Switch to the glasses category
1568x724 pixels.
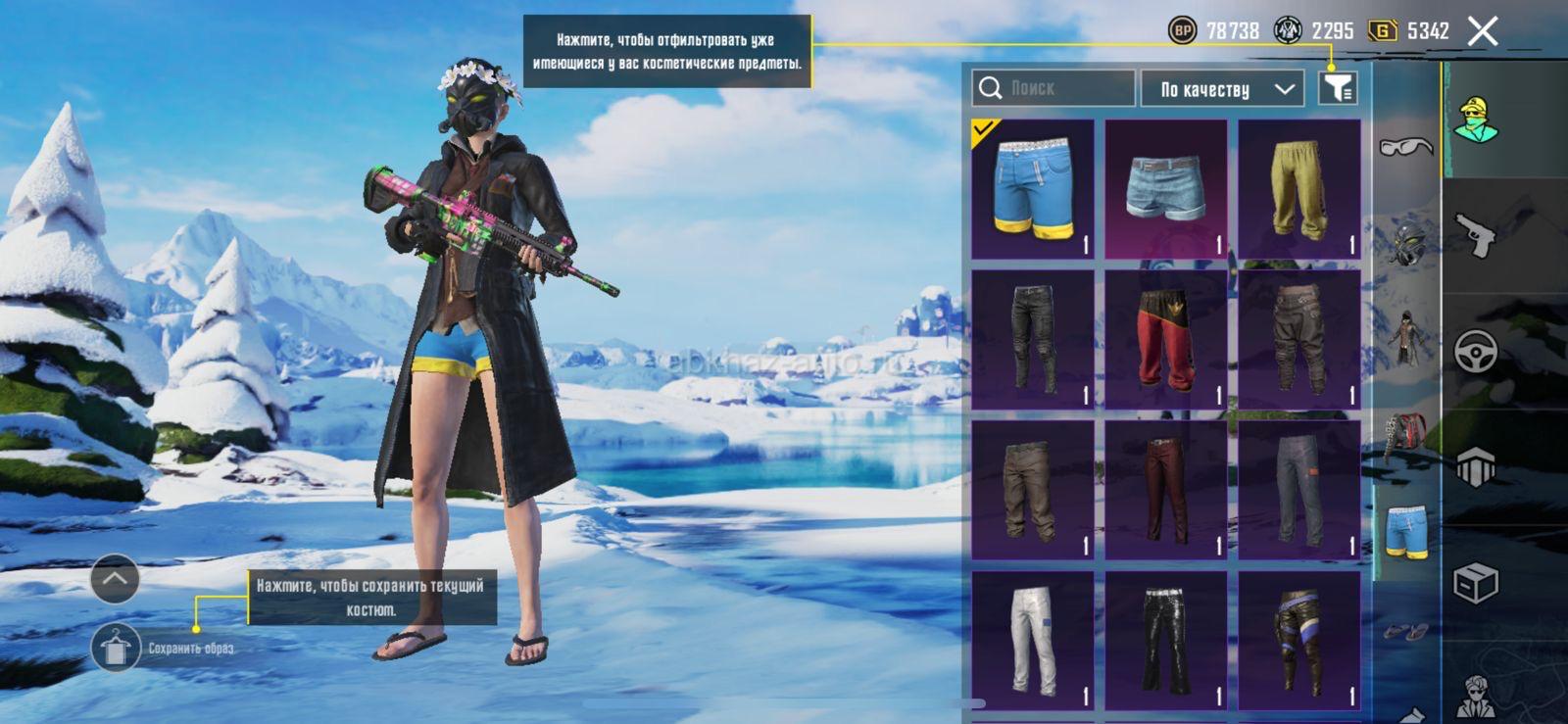tap(1405, 147)
